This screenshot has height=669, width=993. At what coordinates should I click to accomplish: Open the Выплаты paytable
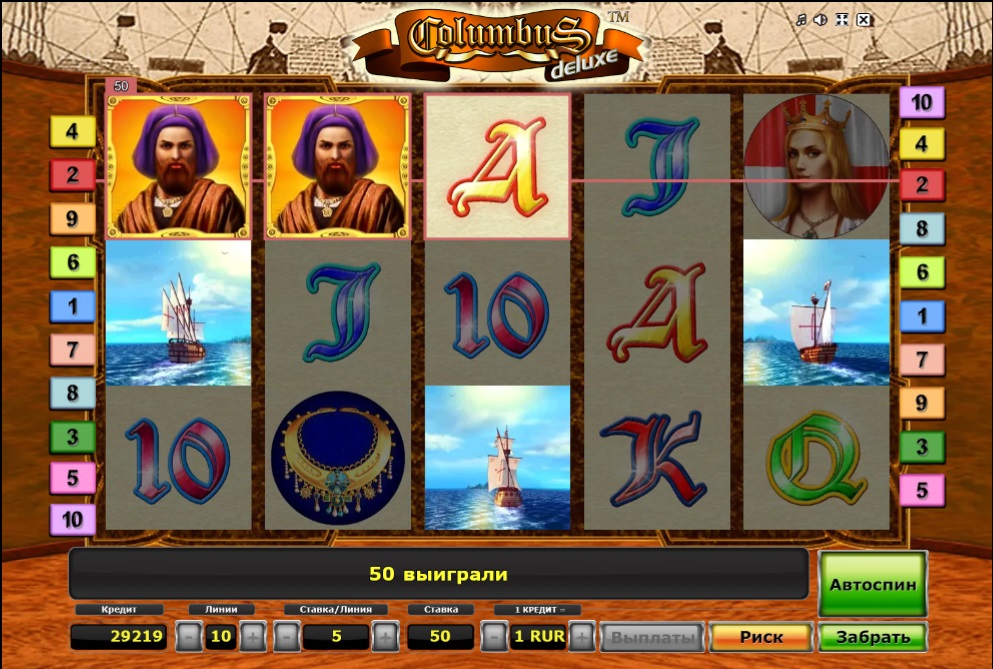653,636
